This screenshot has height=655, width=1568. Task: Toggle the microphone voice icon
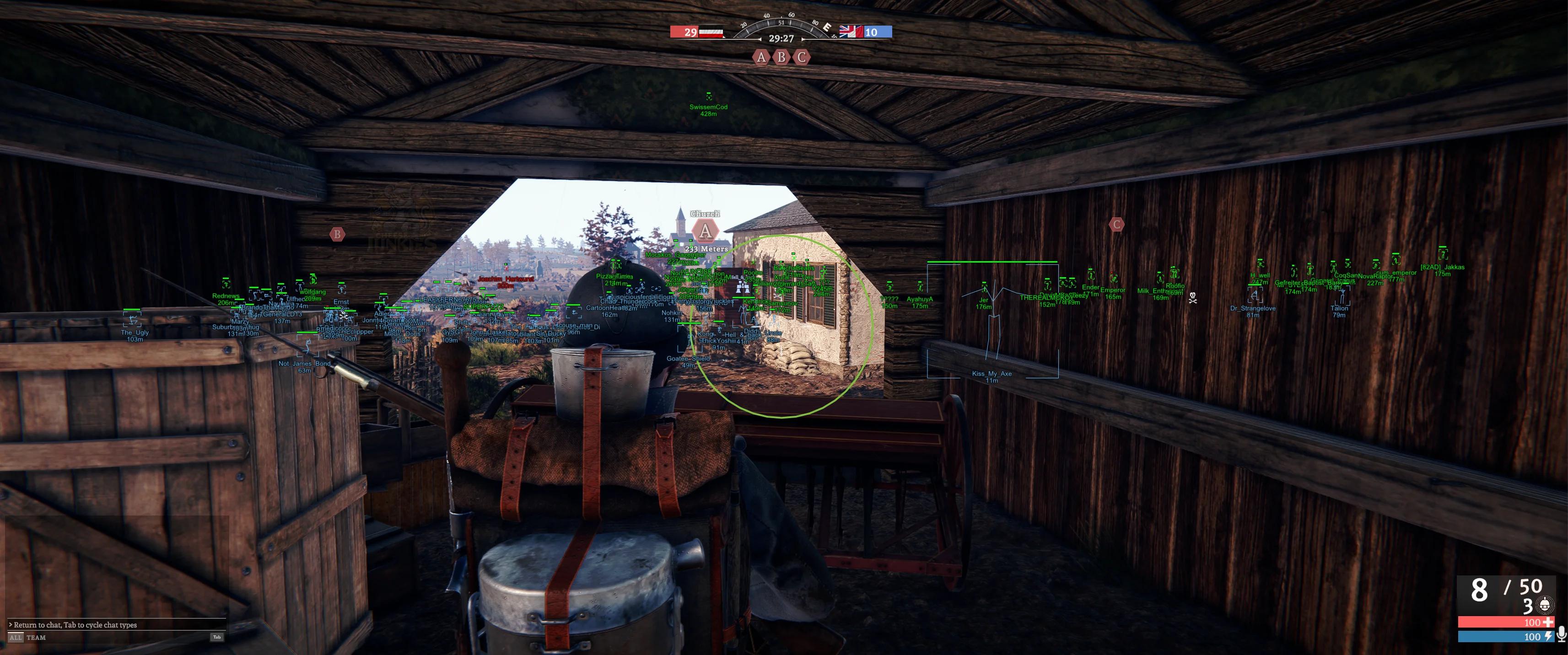click(1561, 635)
